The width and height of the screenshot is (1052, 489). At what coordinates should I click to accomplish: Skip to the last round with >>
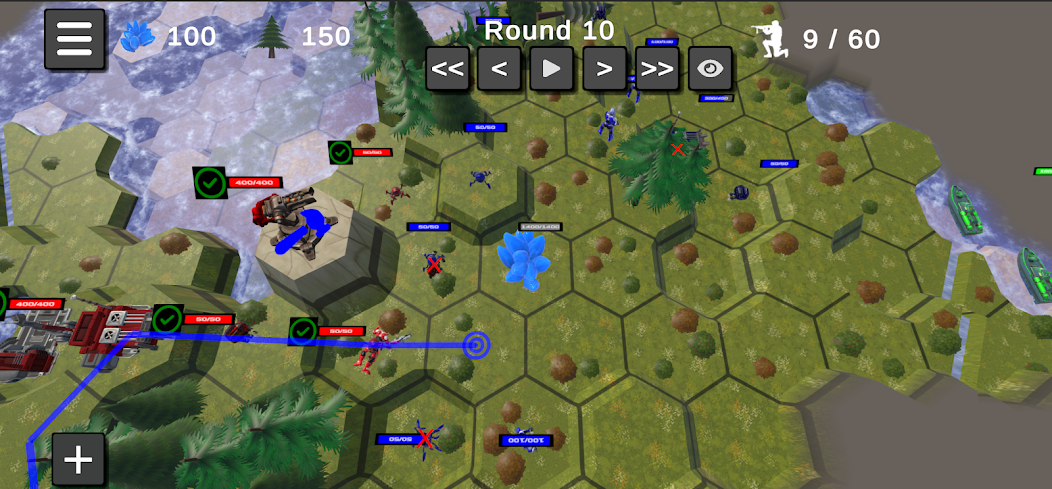tap(657, 69)
